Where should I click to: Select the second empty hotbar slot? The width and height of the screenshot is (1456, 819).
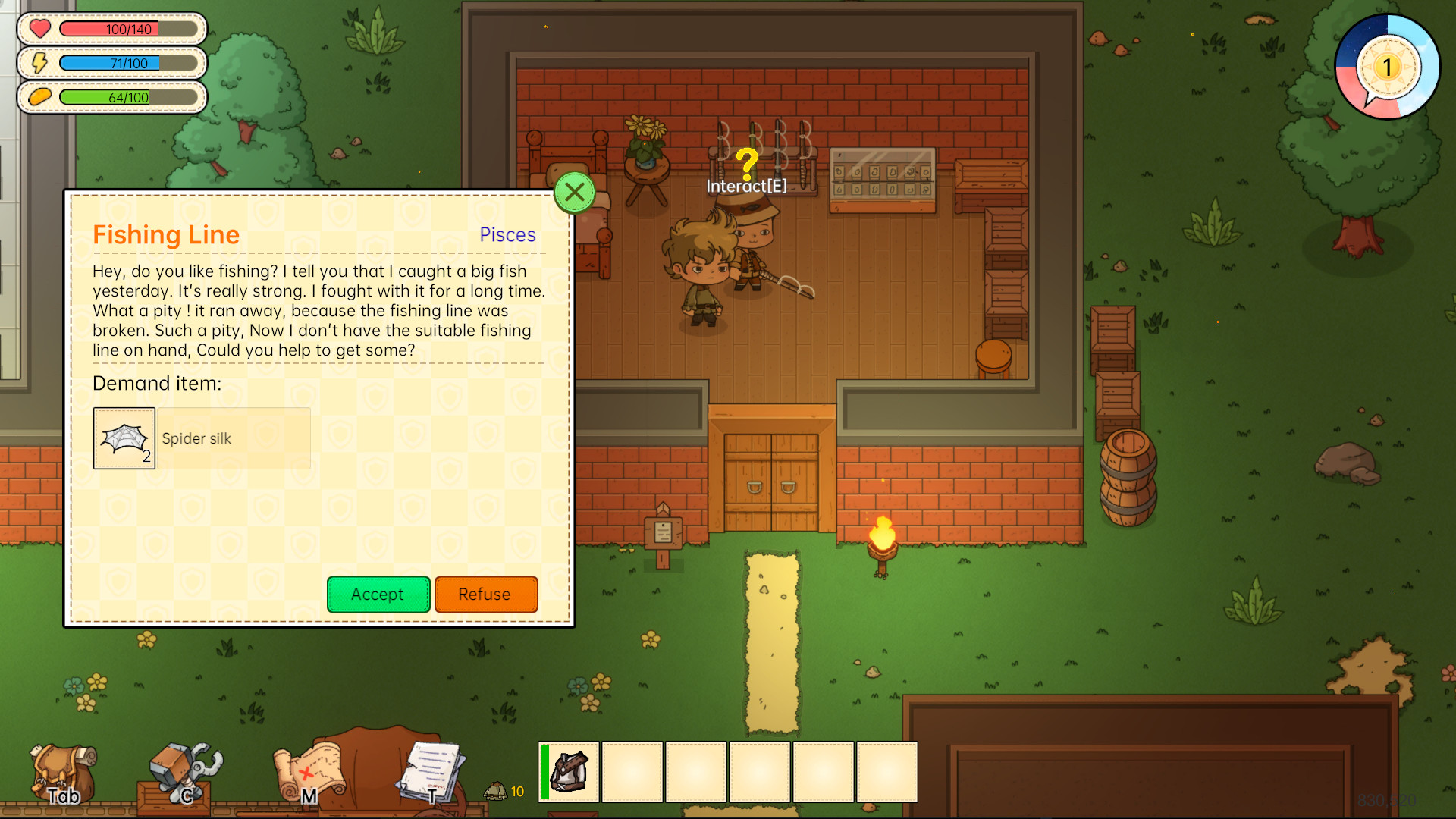(x=633, y=772)
